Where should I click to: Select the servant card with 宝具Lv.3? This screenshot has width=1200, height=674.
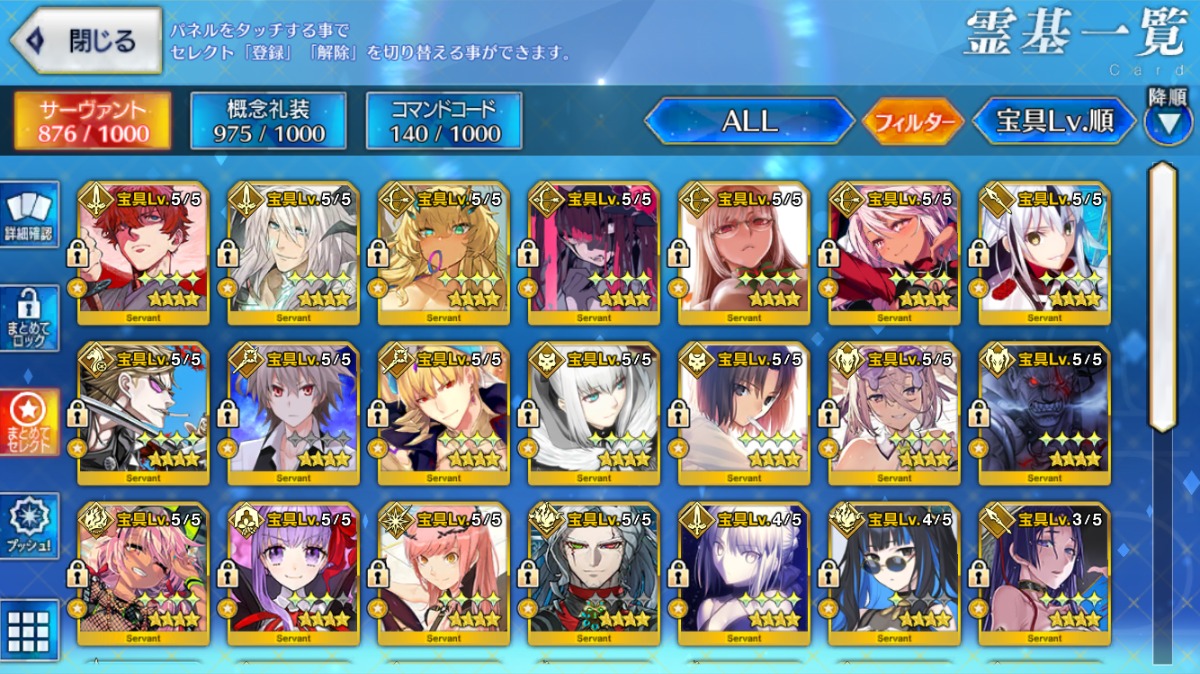(1044, 574)
